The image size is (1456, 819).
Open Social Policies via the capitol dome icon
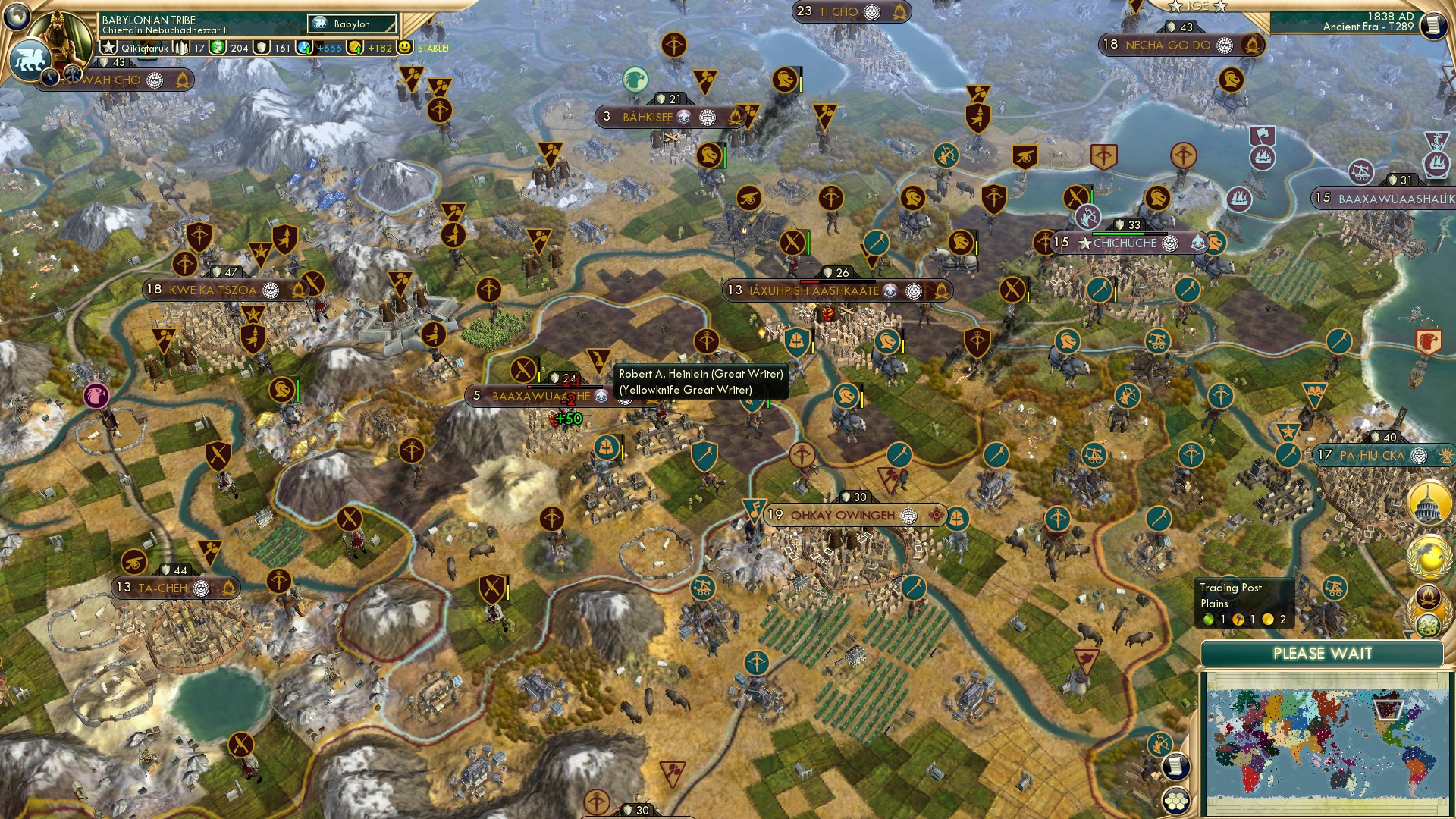click(x=1426, y=502)
